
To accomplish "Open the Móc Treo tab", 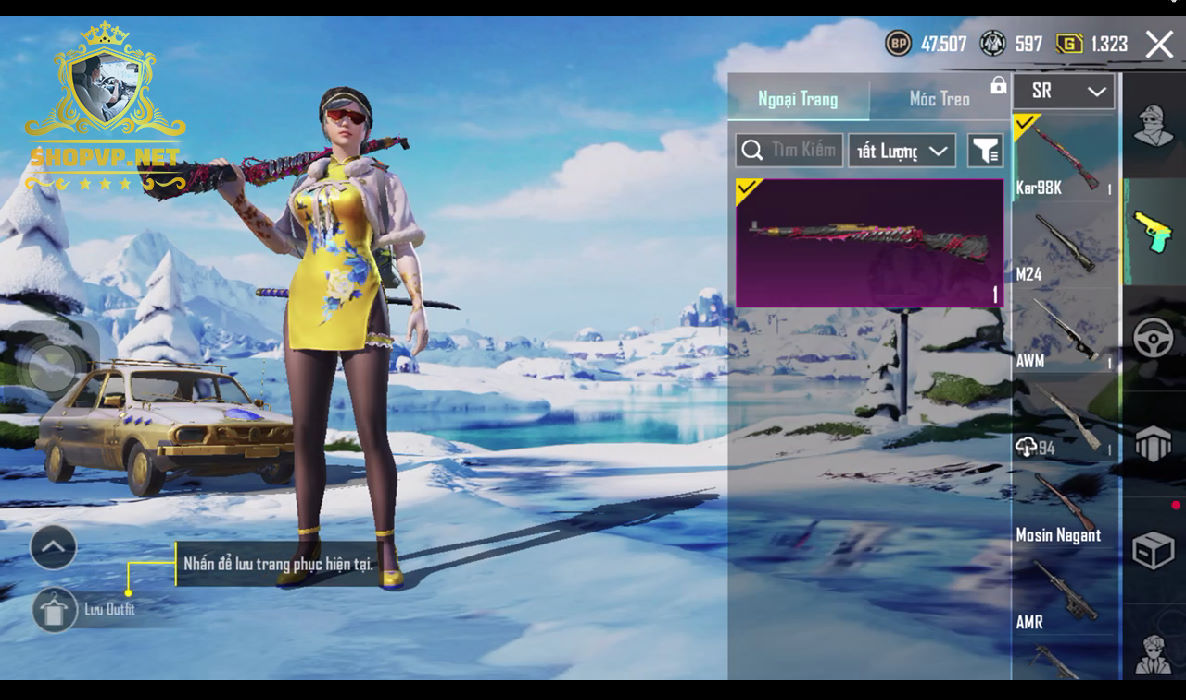I will click(939, 99).
